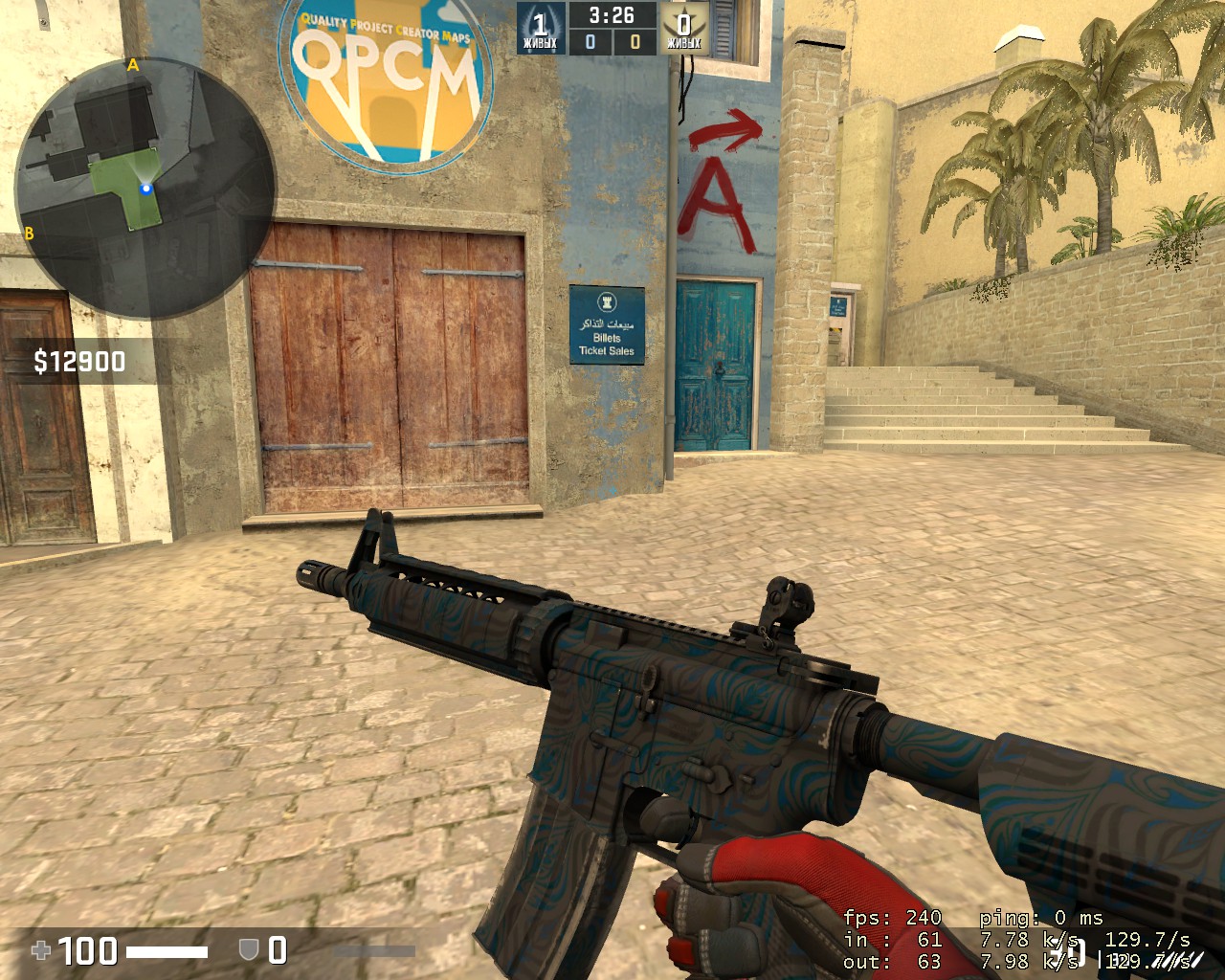Click the blue player dot on radar
The image size is (1225, 980).
[146, 189]
